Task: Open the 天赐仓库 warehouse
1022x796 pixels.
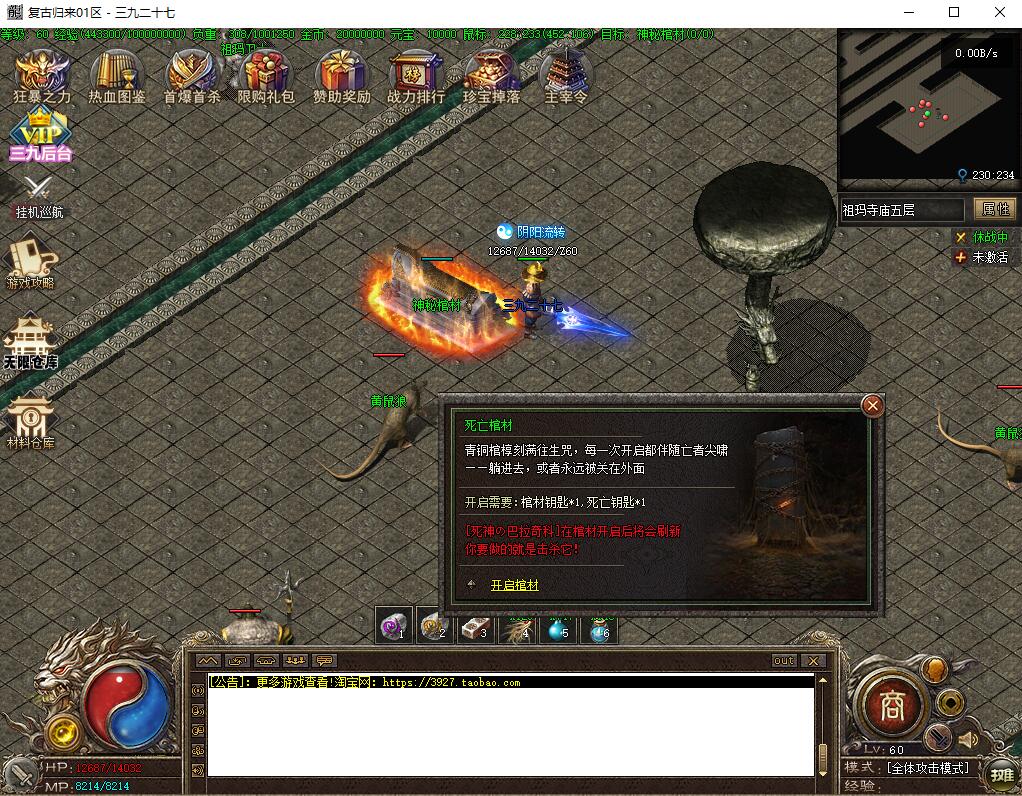Action: click(x=30, y=343)
